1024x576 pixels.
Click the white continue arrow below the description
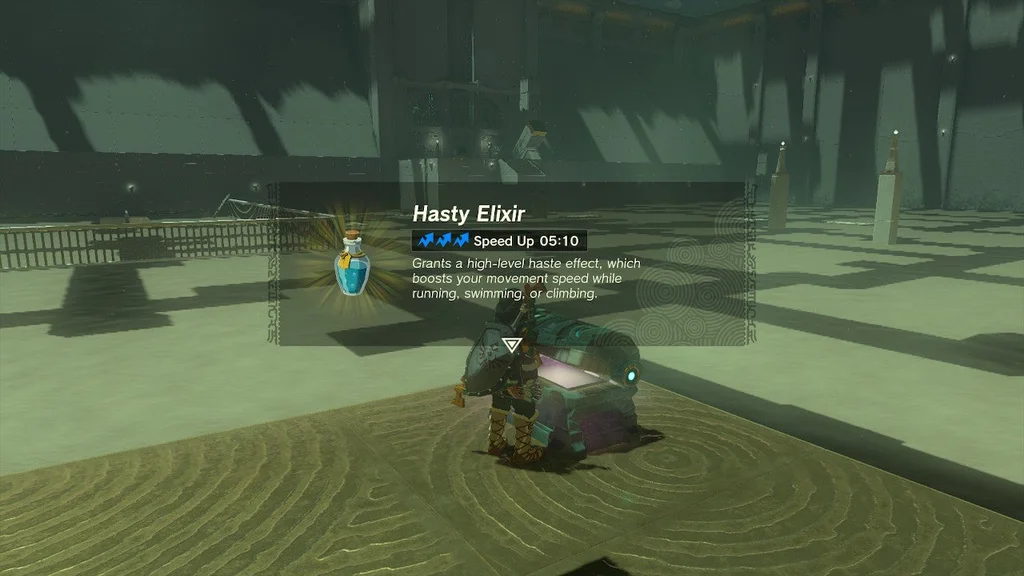(512, 345)
